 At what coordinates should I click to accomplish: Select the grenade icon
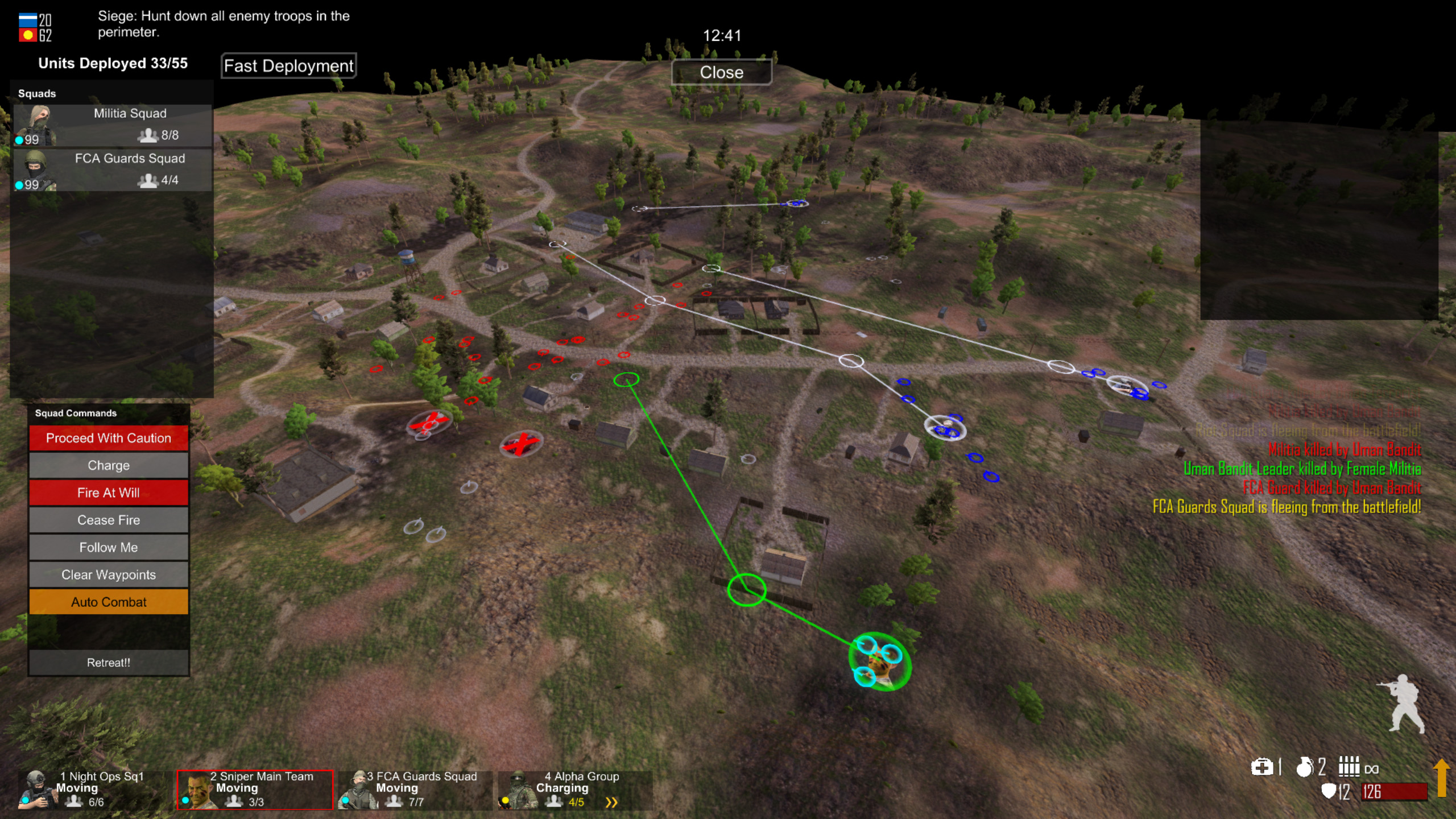[x=1305, y=767]
